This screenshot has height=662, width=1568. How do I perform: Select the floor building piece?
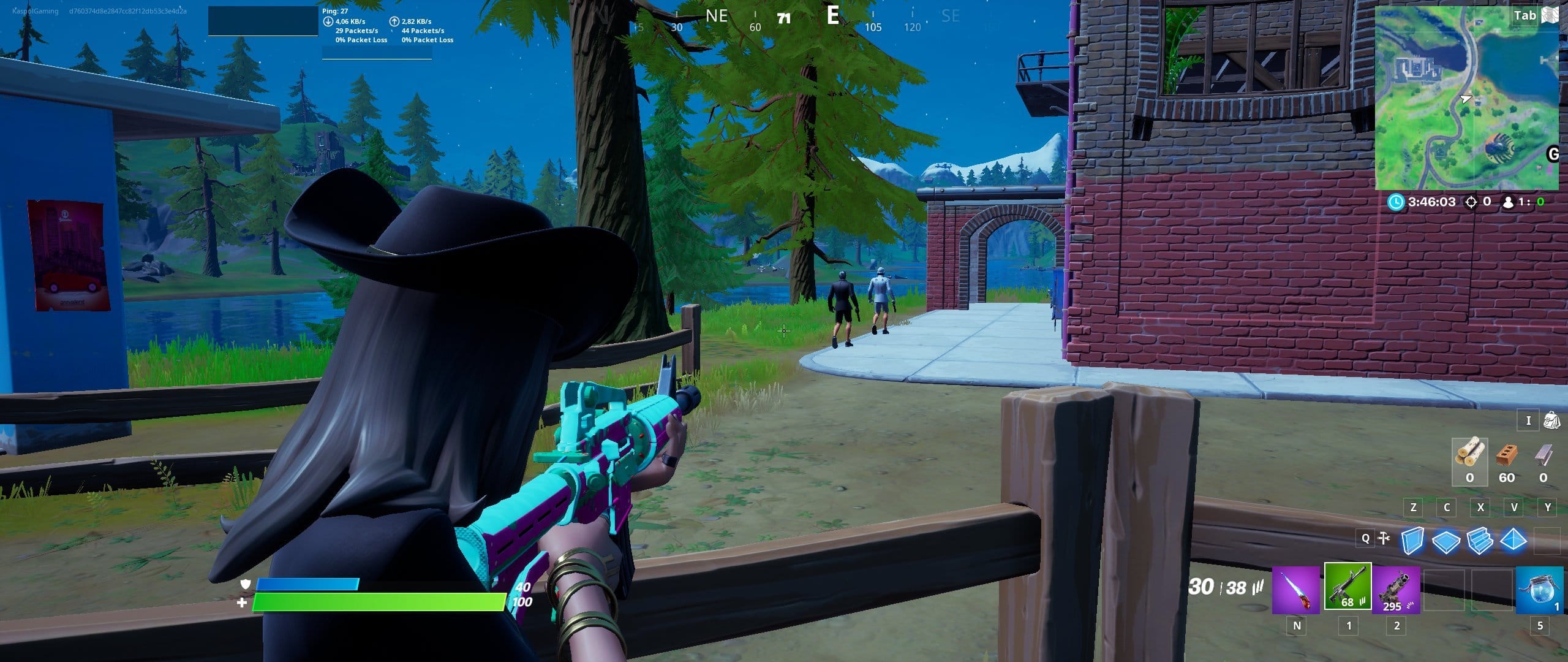[1445, 541]
